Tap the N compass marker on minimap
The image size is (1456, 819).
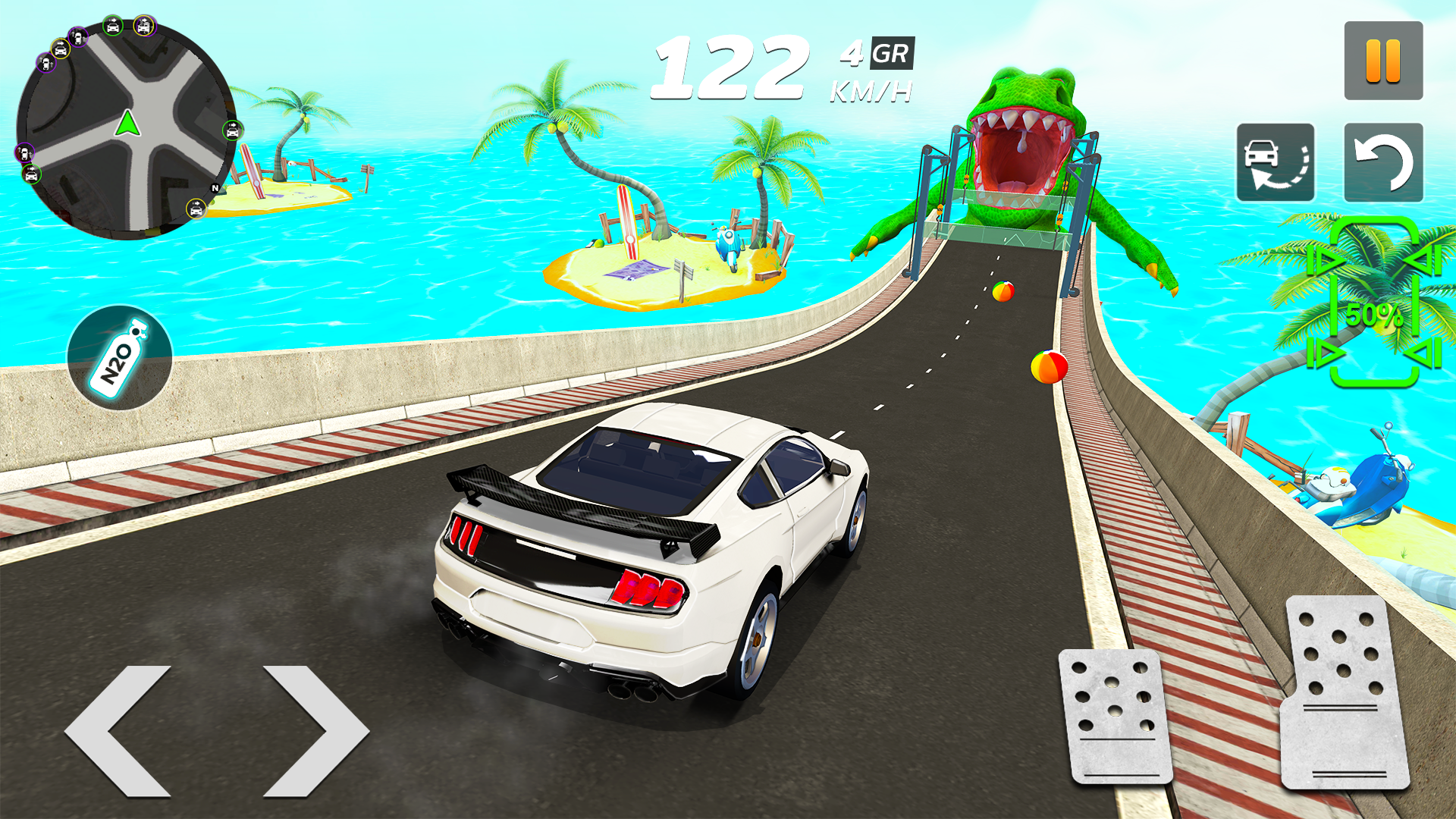pos(214,188)
